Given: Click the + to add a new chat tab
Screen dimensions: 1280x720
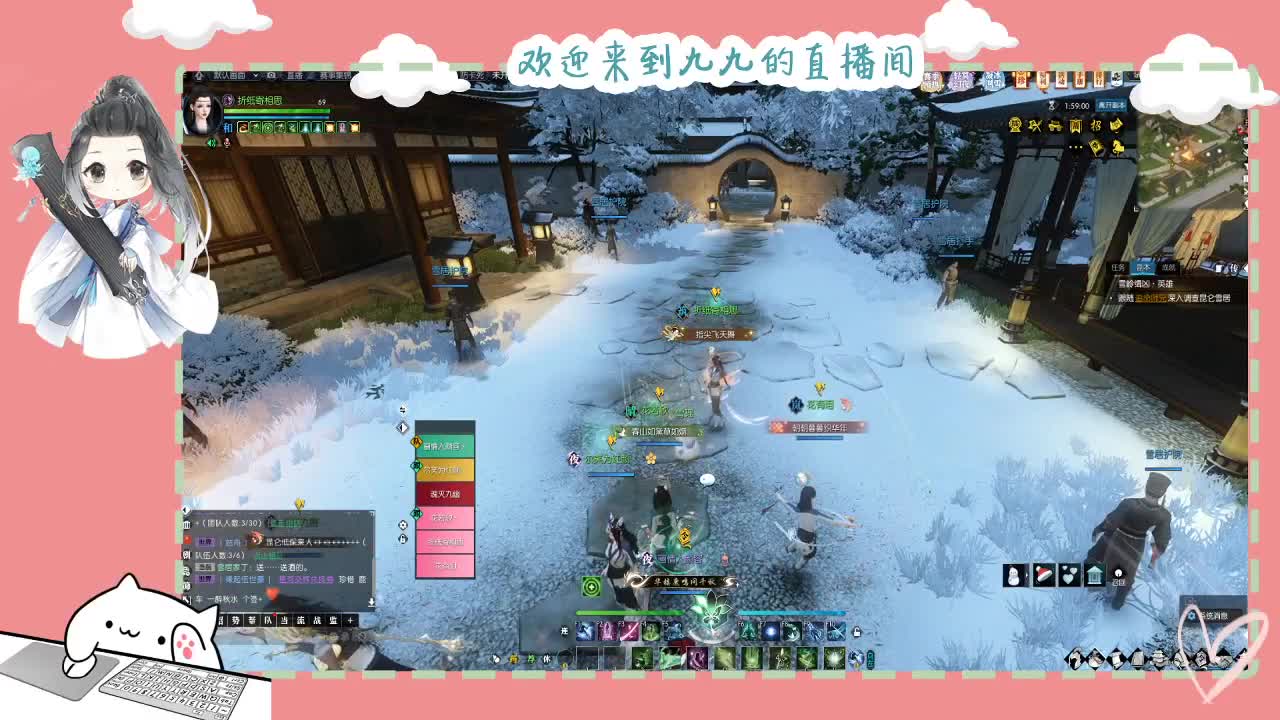Looking at the screenshot, I should coord(350,620).
